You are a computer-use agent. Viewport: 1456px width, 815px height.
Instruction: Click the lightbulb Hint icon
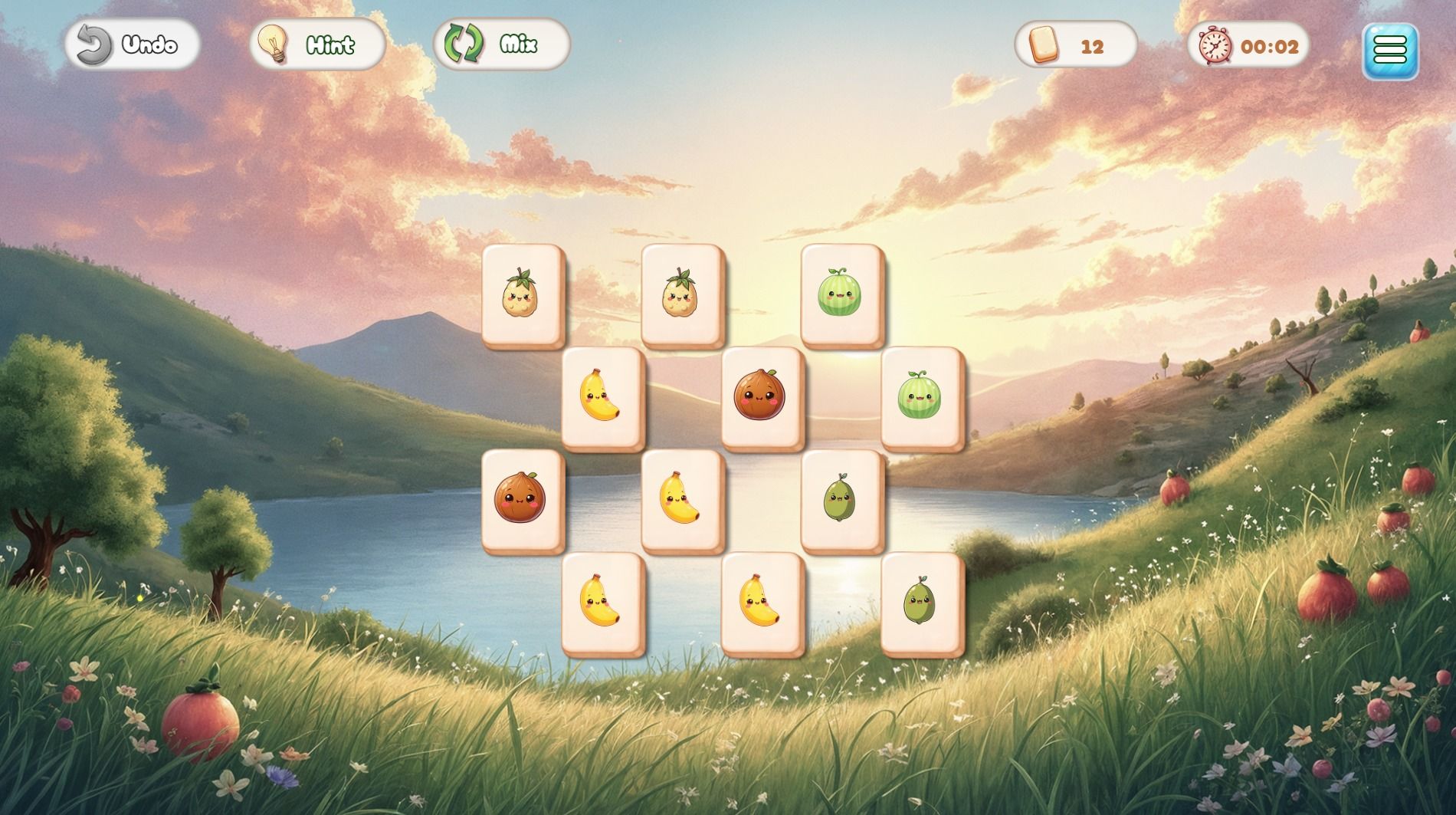click(x=273, y=44)
